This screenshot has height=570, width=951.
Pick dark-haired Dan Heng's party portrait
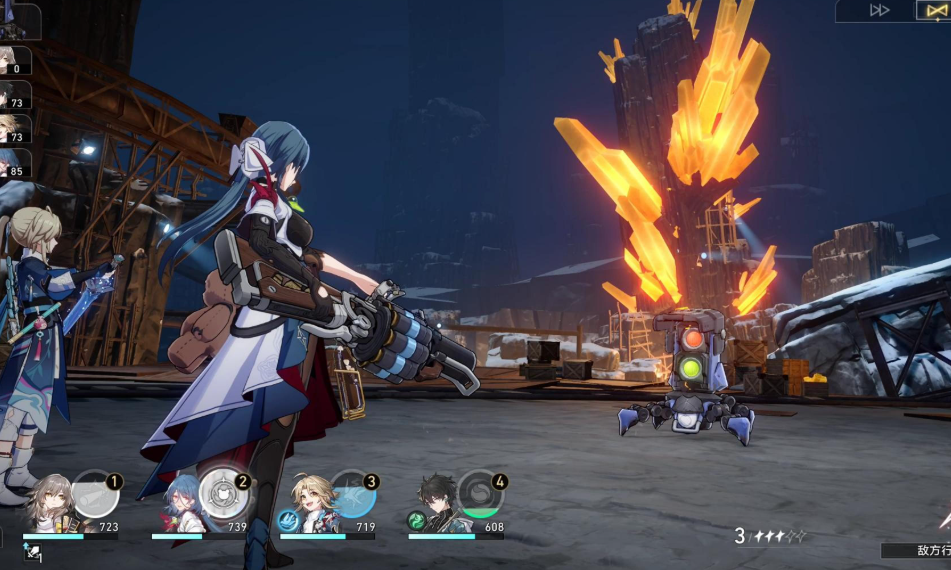[437, 504]
